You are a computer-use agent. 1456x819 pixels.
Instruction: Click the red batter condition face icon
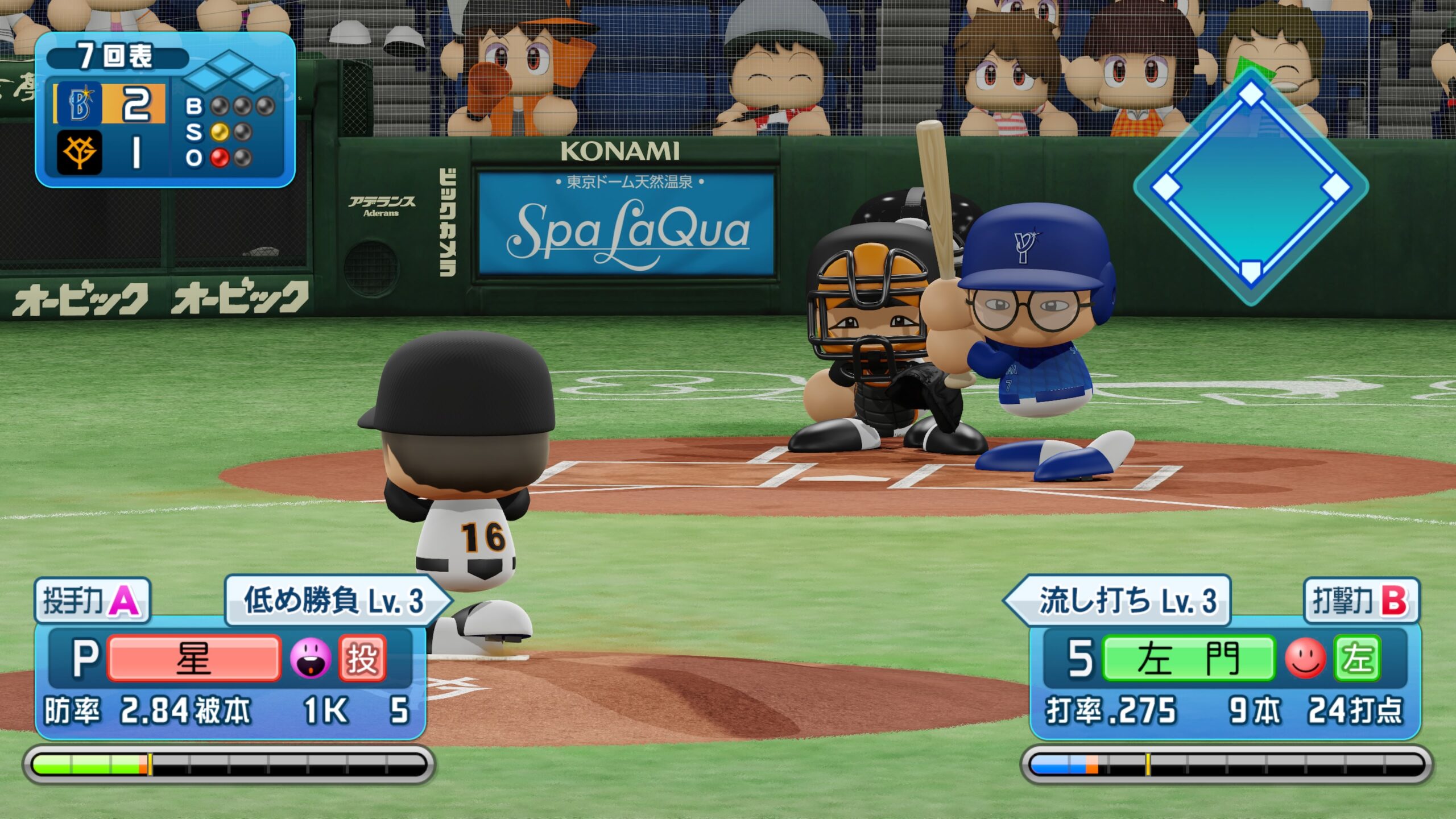1305,659
